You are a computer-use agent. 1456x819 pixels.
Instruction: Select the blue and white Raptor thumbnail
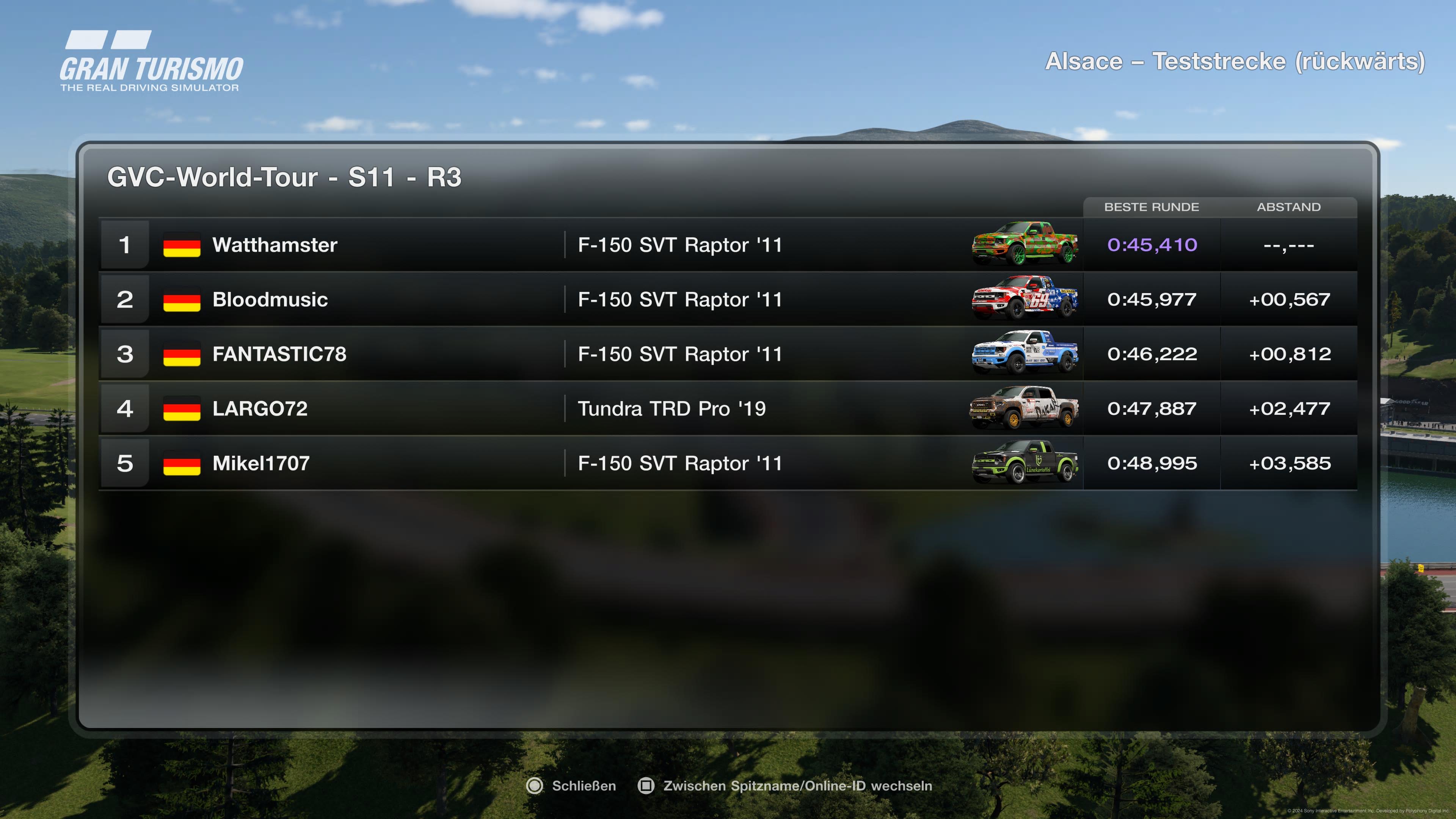[x=1024, y=353]
